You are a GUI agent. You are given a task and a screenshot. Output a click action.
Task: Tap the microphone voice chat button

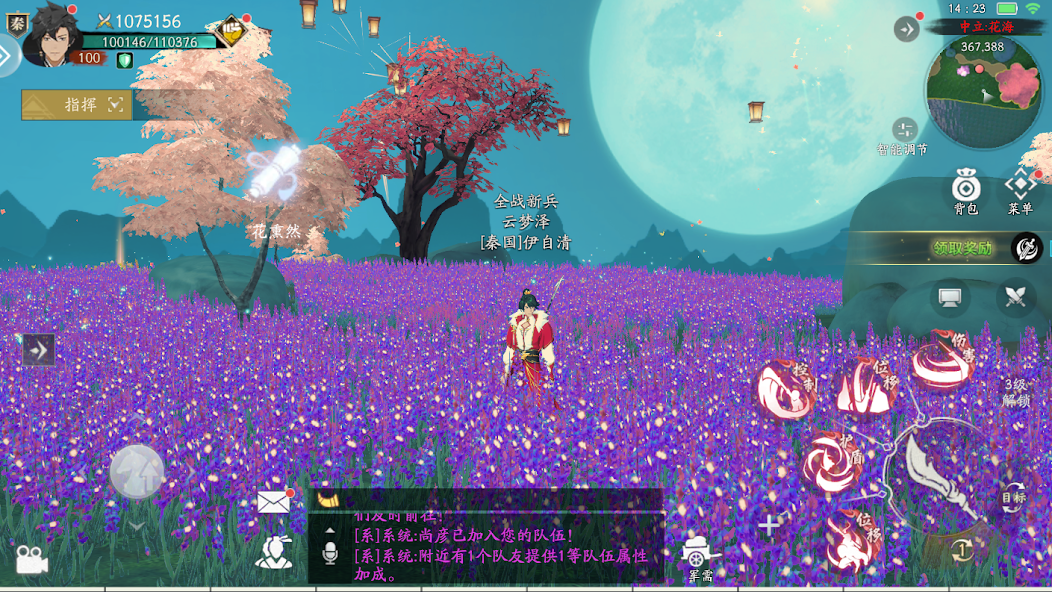pos(330,553)
